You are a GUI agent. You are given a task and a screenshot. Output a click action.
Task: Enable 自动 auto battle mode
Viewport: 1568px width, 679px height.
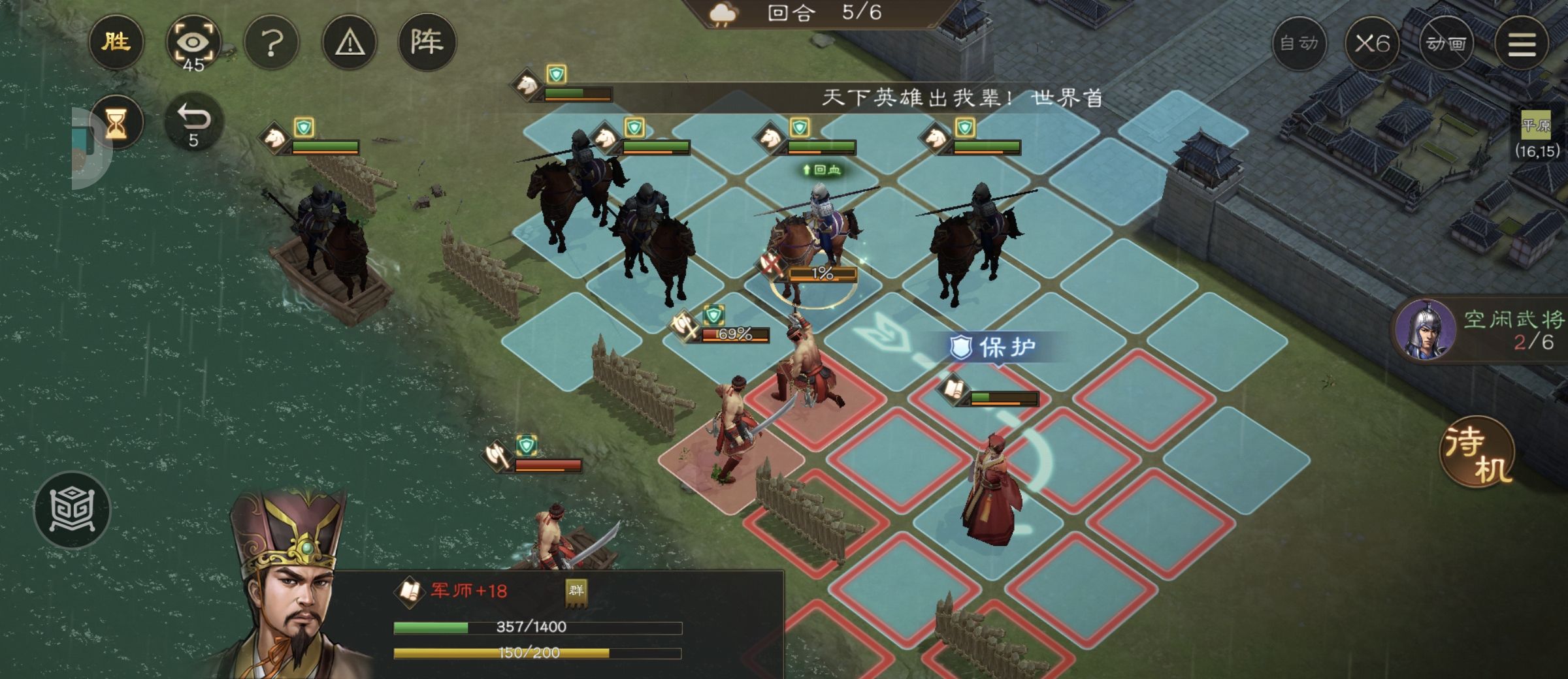pos(1300,44)
